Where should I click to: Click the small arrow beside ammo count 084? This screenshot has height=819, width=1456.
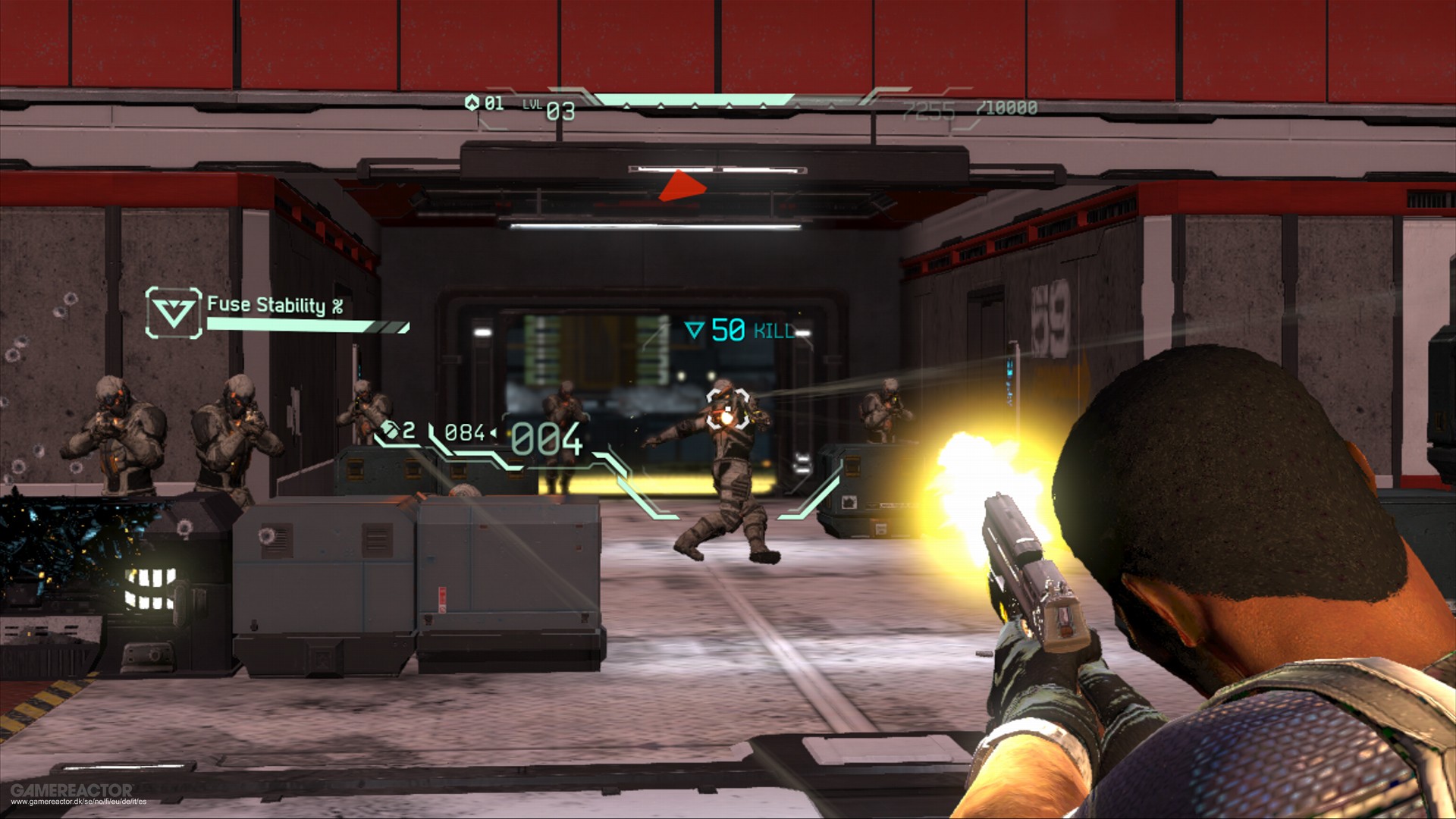click(x=494, y=431)
